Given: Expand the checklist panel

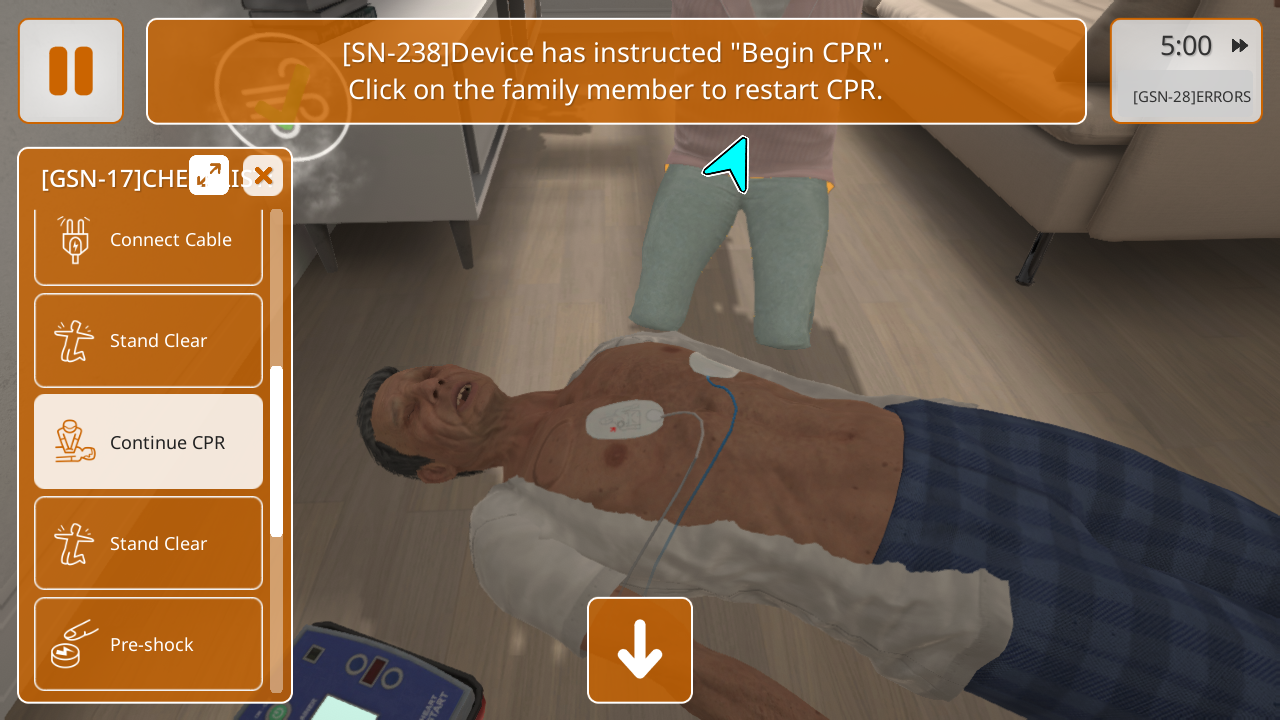Looking at the screenshot, I should coord(209,175).
